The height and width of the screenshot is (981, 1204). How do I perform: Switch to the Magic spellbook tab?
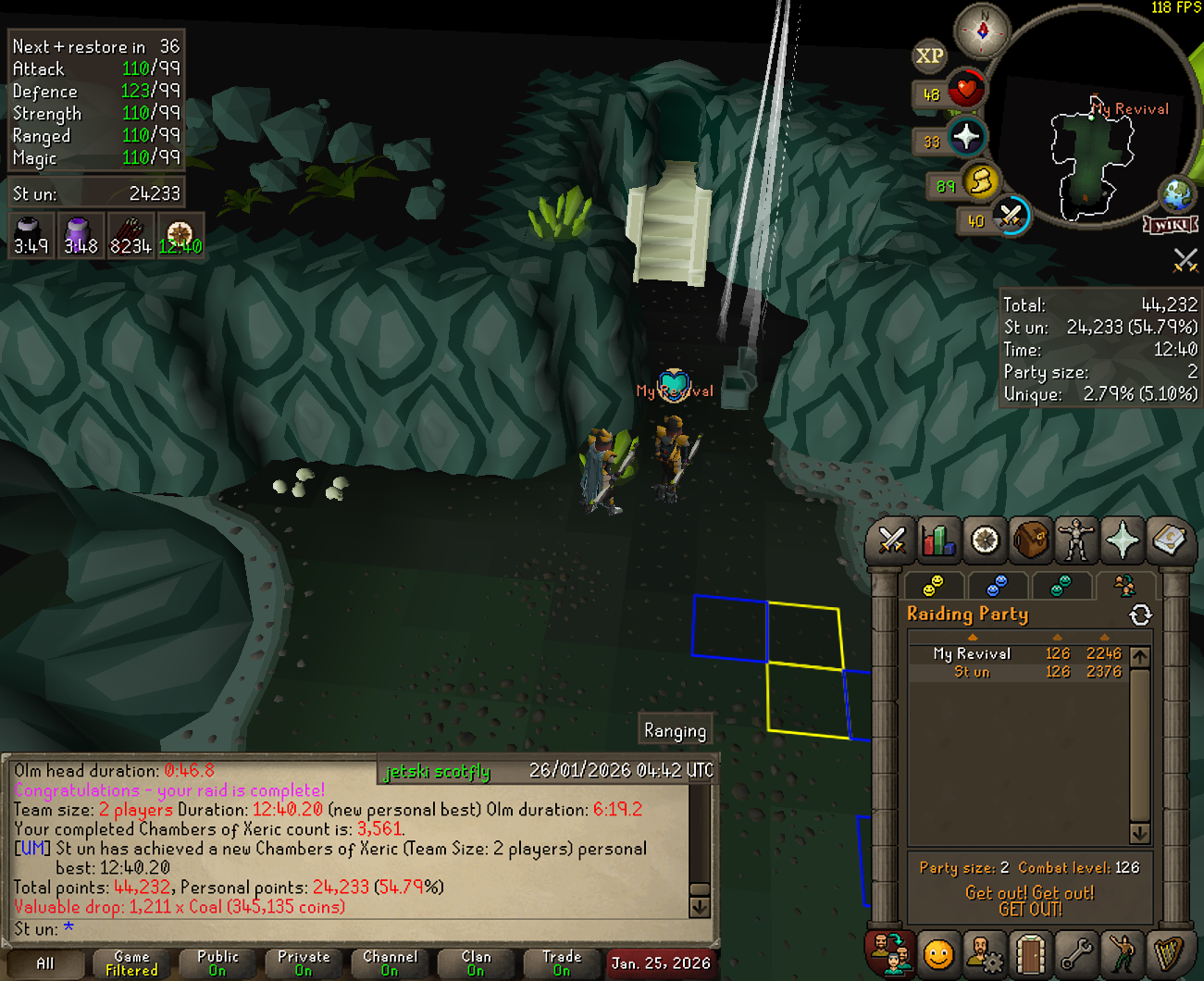click(x=1169, y=540)
